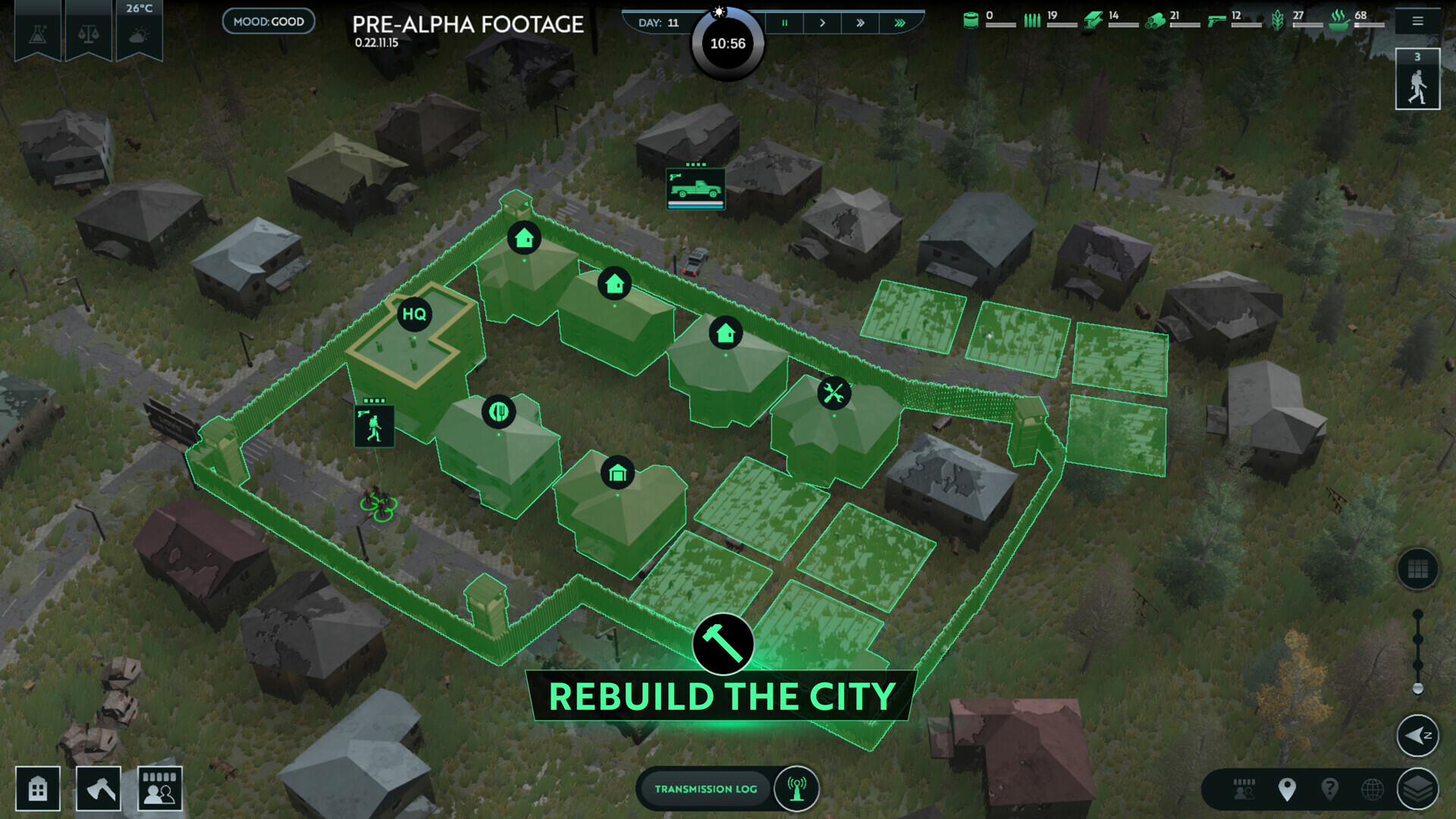Toggle the question-mark map markers
1456x819 pixels.
[1331, 789]
